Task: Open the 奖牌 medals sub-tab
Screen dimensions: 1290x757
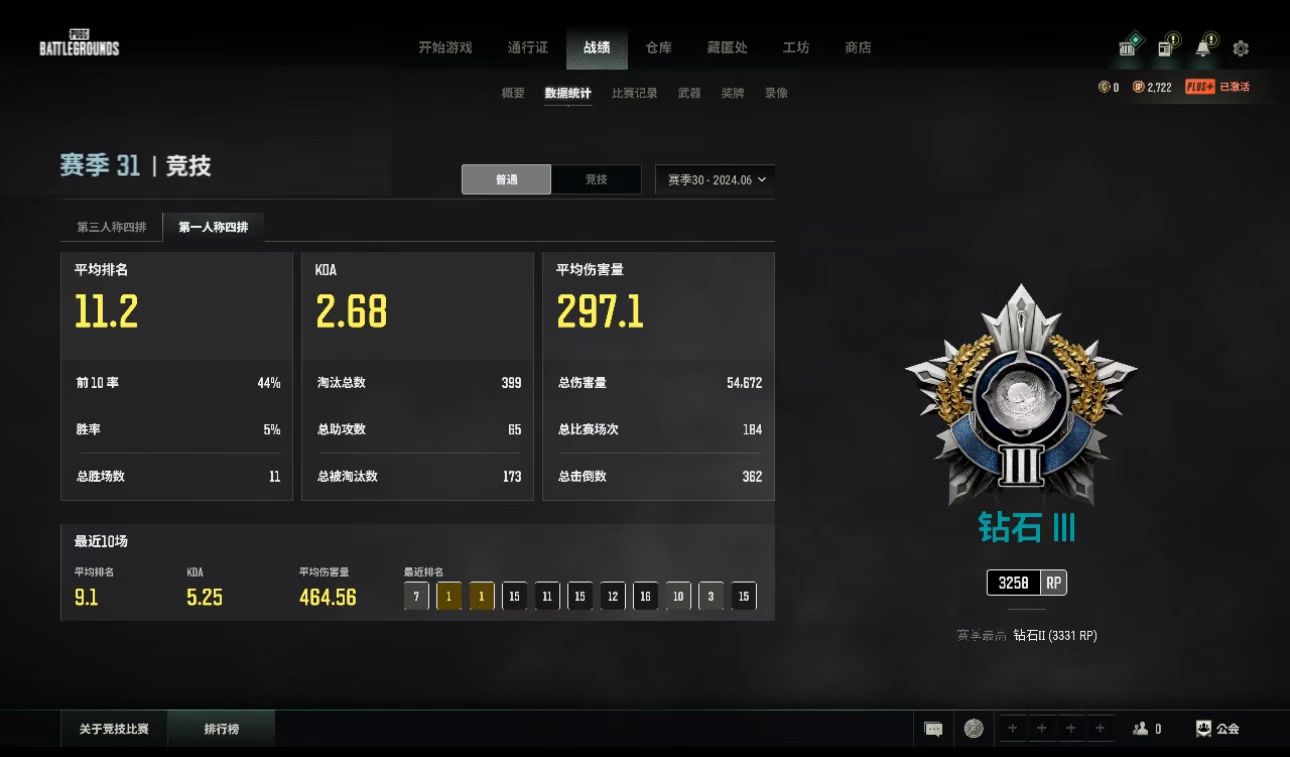Action: [732, 93]
